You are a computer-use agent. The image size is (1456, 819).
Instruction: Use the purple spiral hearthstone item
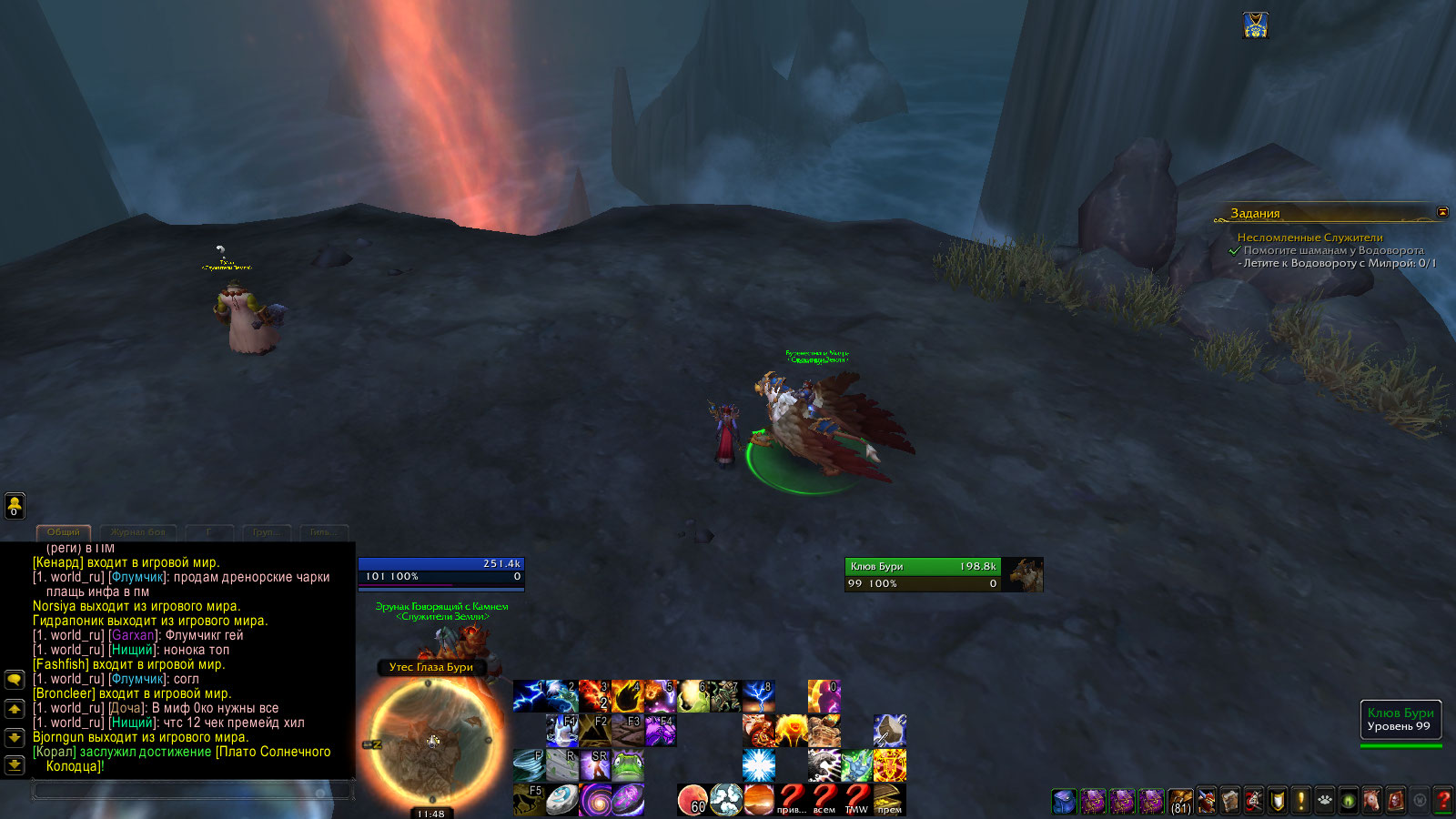coord(594,800)
